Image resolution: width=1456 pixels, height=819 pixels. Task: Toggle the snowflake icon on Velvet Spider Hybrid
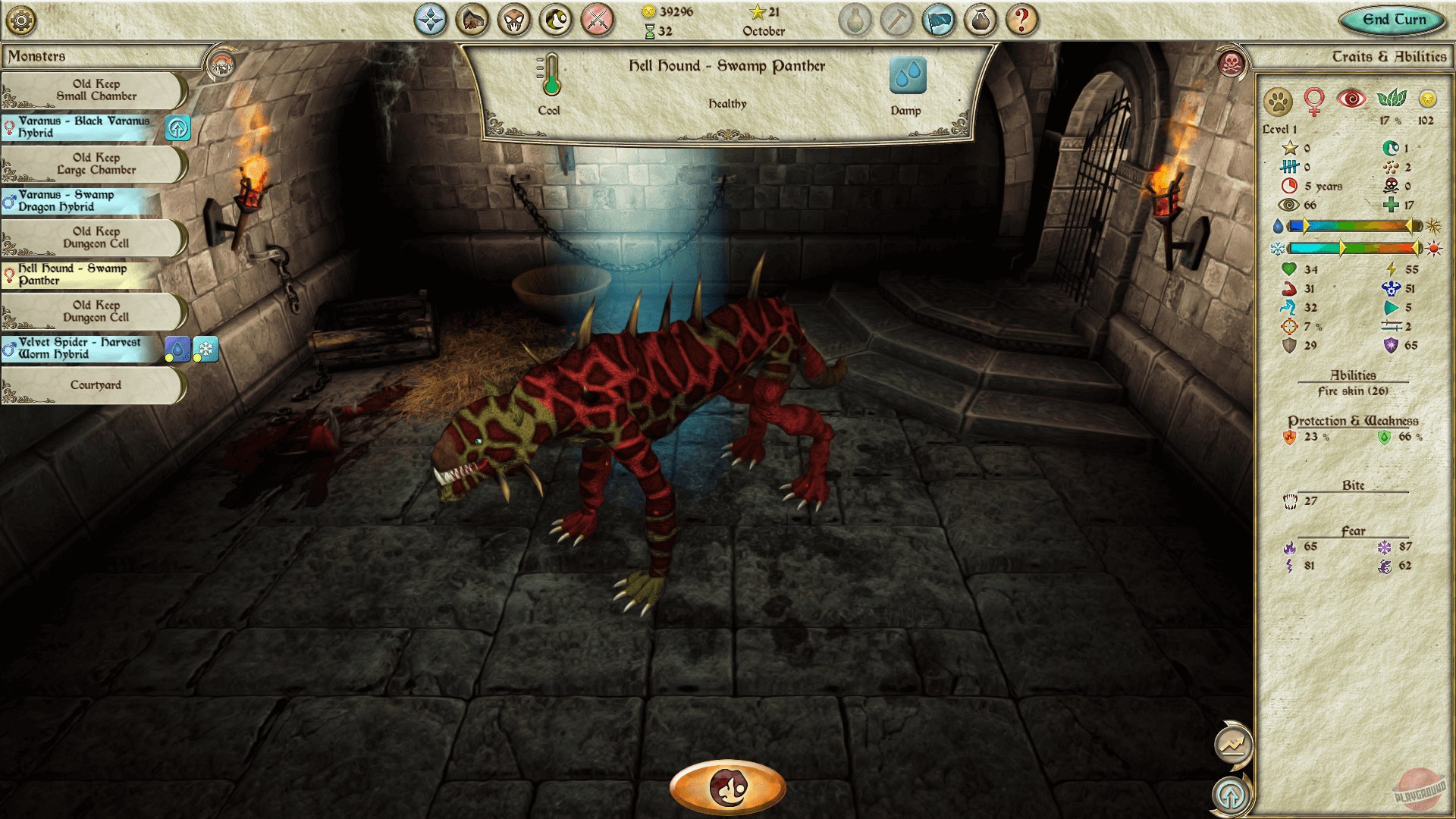point(204,349)
